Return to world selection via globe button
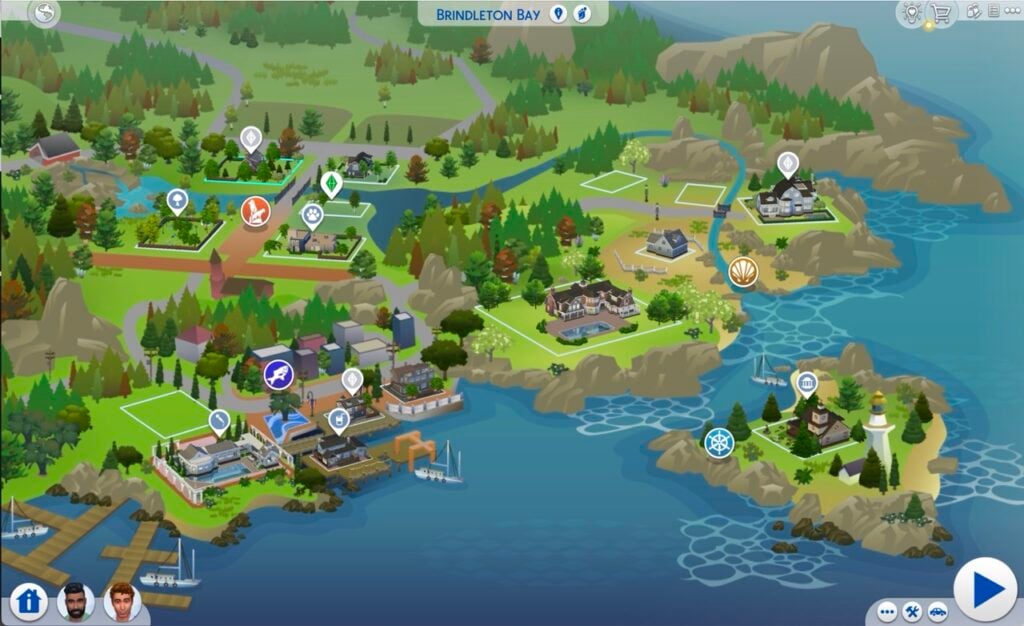 point(45,13)
